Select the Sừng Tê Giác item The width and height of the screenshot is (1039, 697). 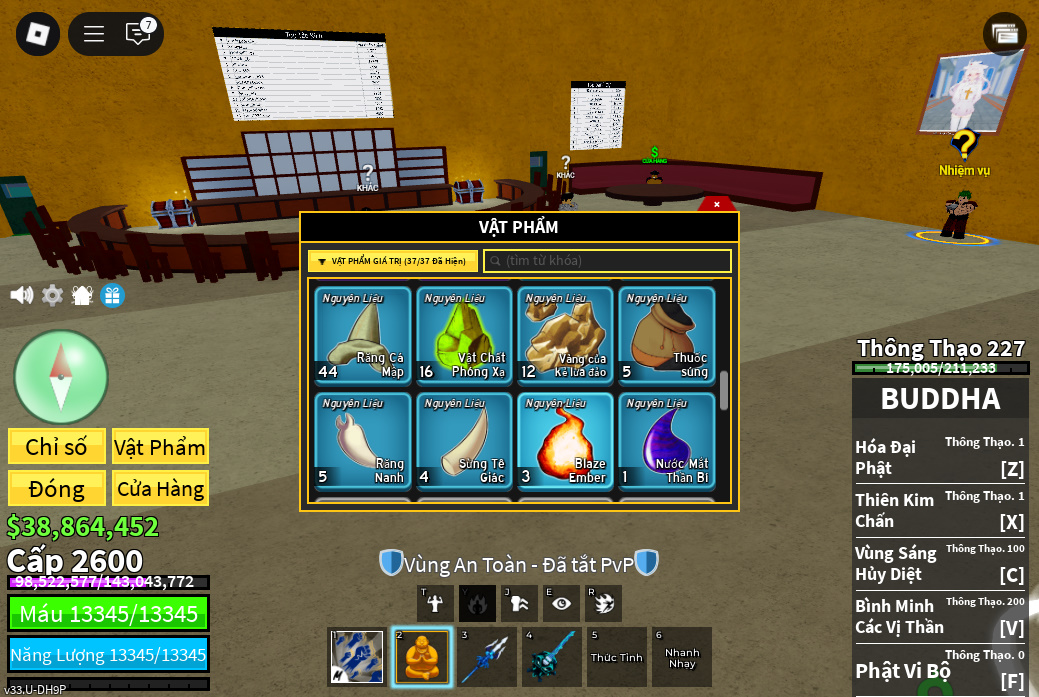click(464, 441)
